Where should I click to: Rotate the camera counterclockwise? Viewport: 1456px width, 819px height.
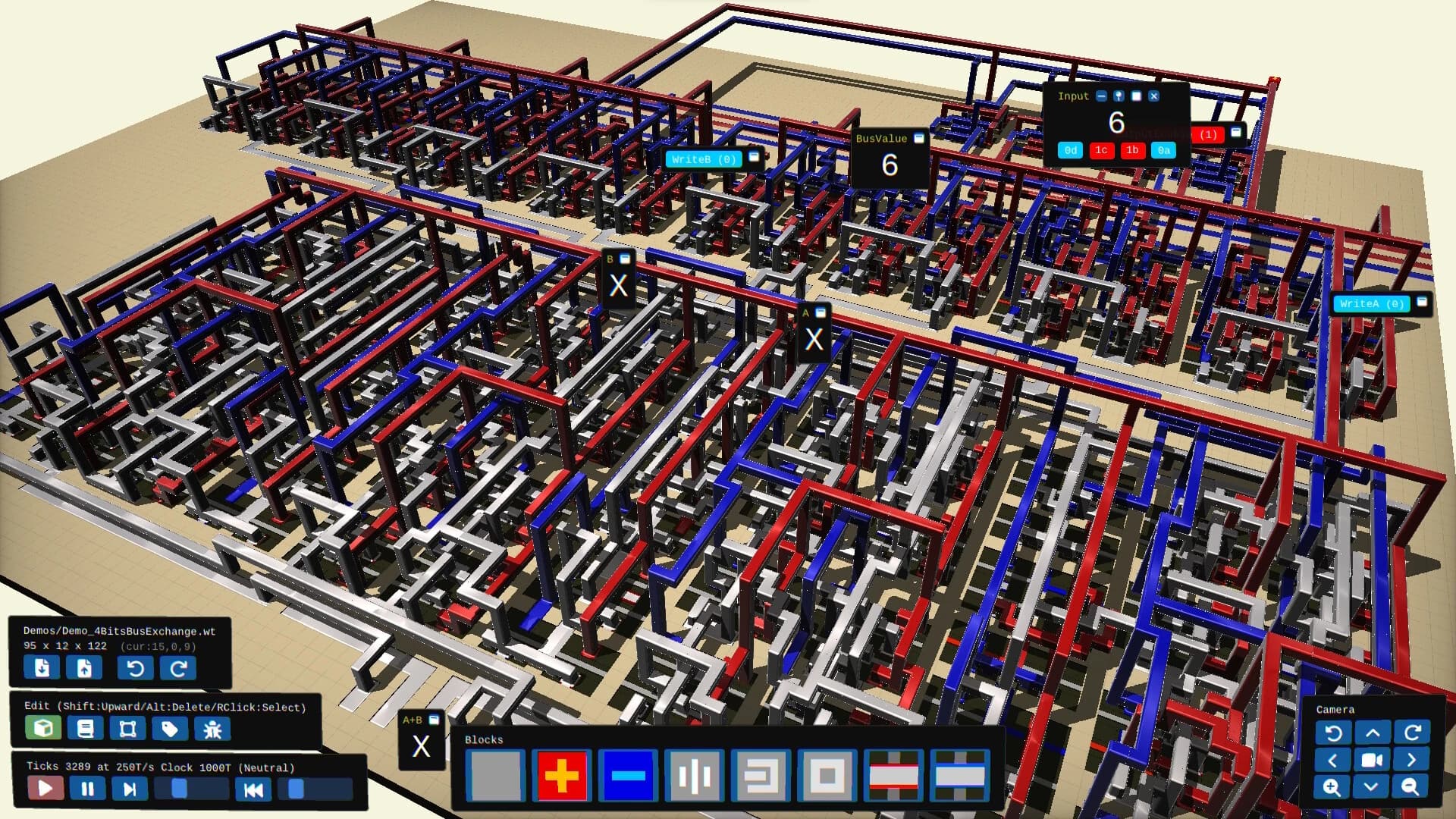1332,733
